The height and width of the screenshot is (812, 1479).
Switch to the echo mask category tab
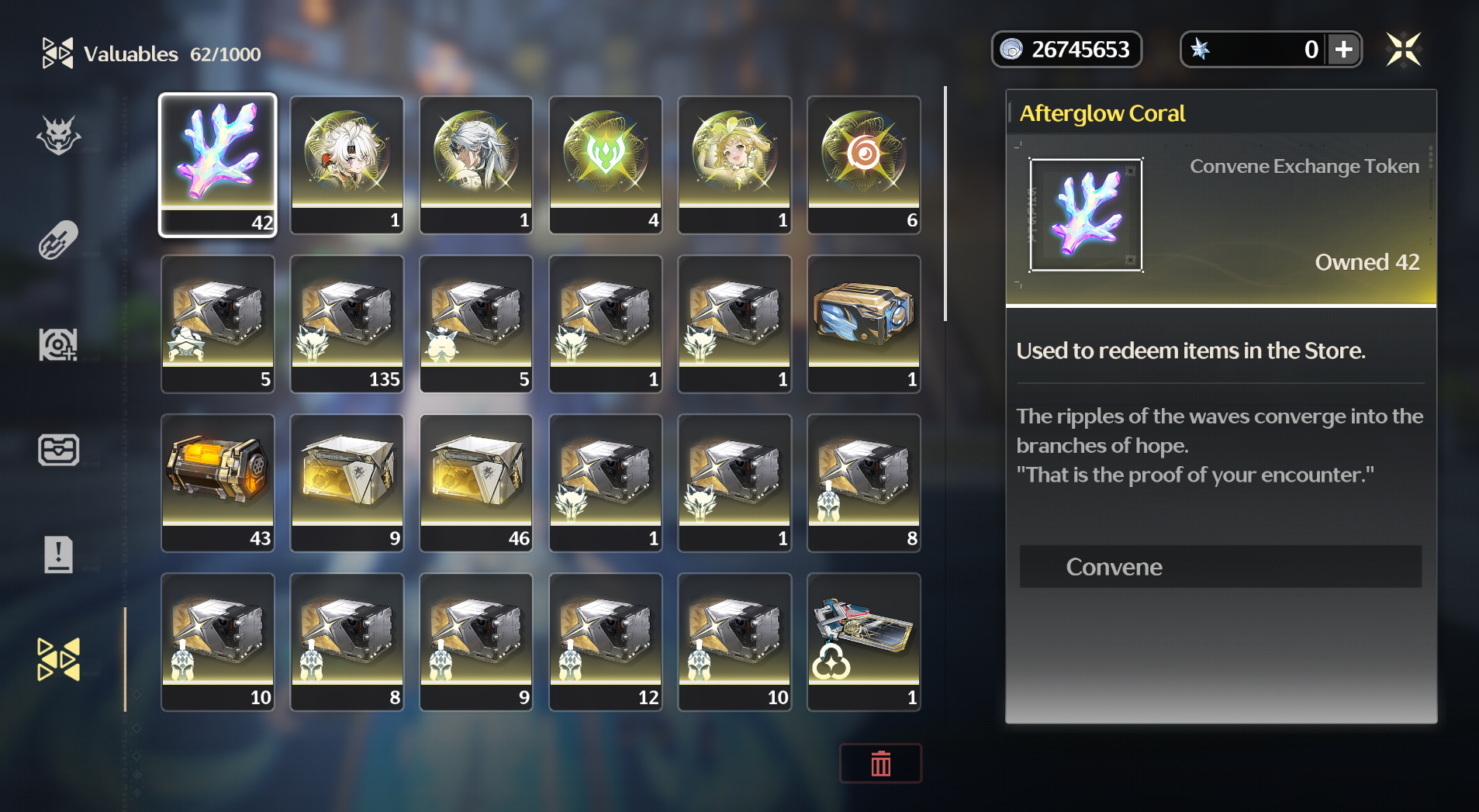[59, 136]
